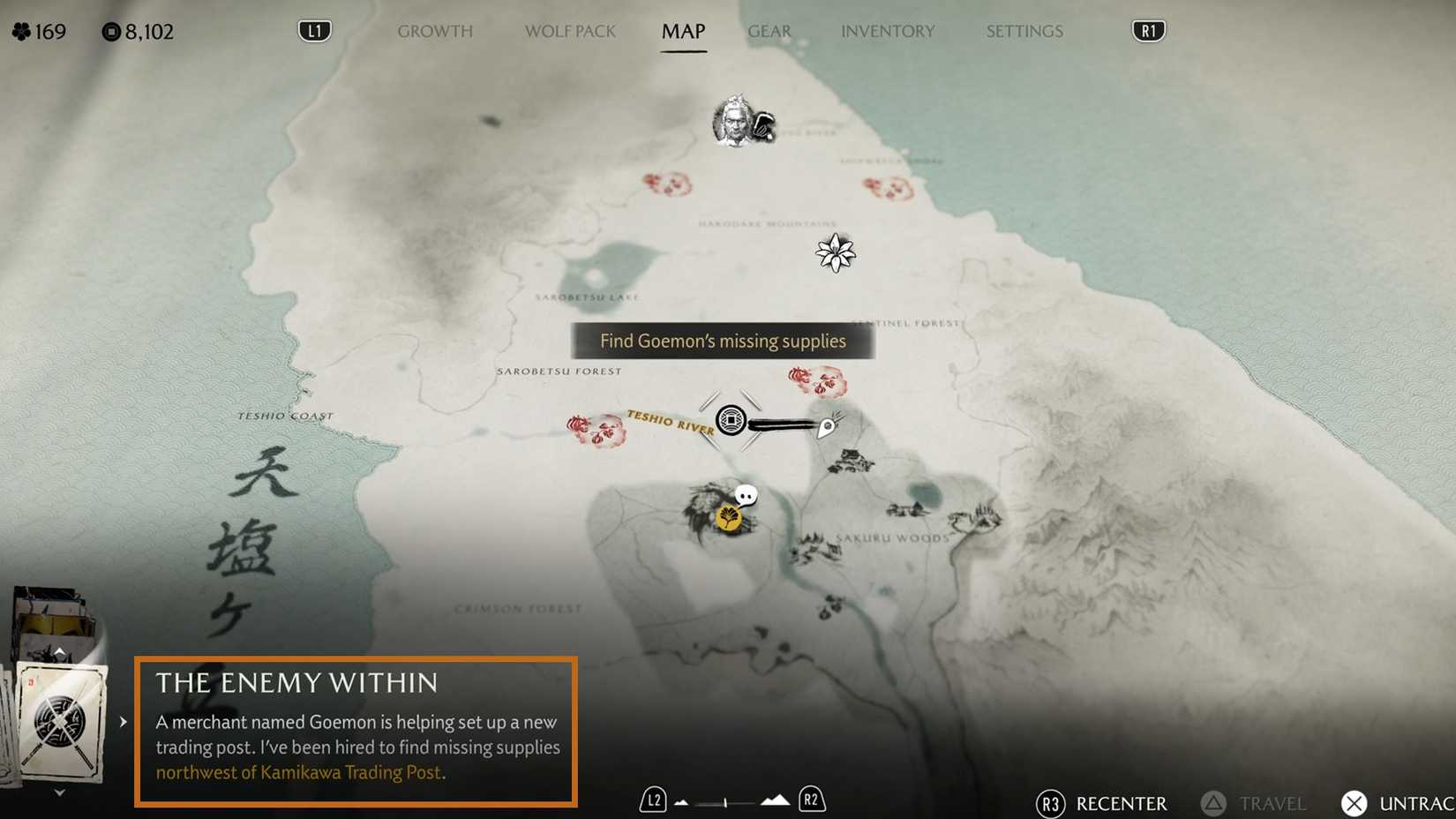Open the Wolf Pack menu
1456x819 pixels.
(569, 31)
